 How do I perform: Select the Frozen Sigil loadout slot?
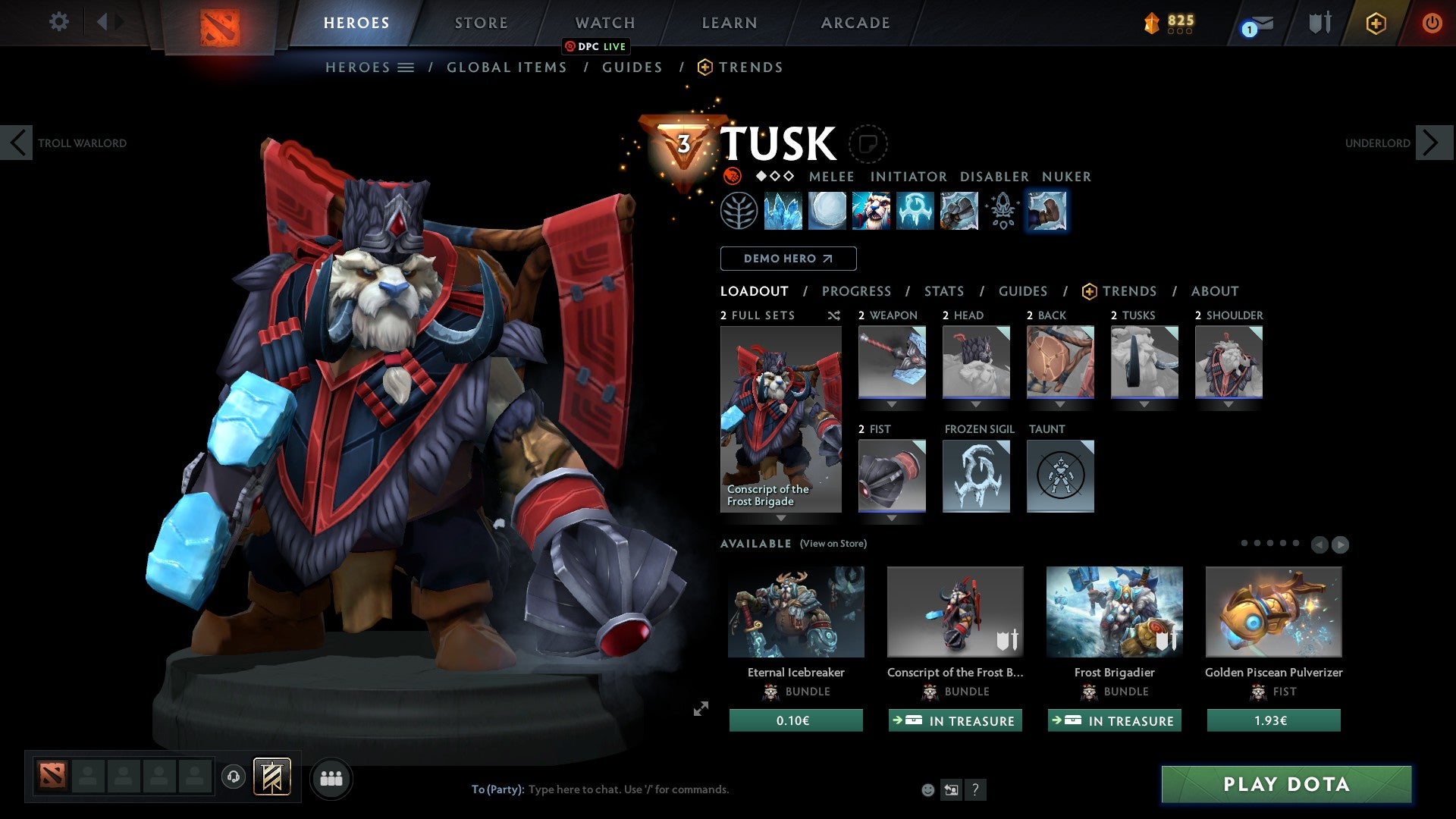tap(976, 476)
